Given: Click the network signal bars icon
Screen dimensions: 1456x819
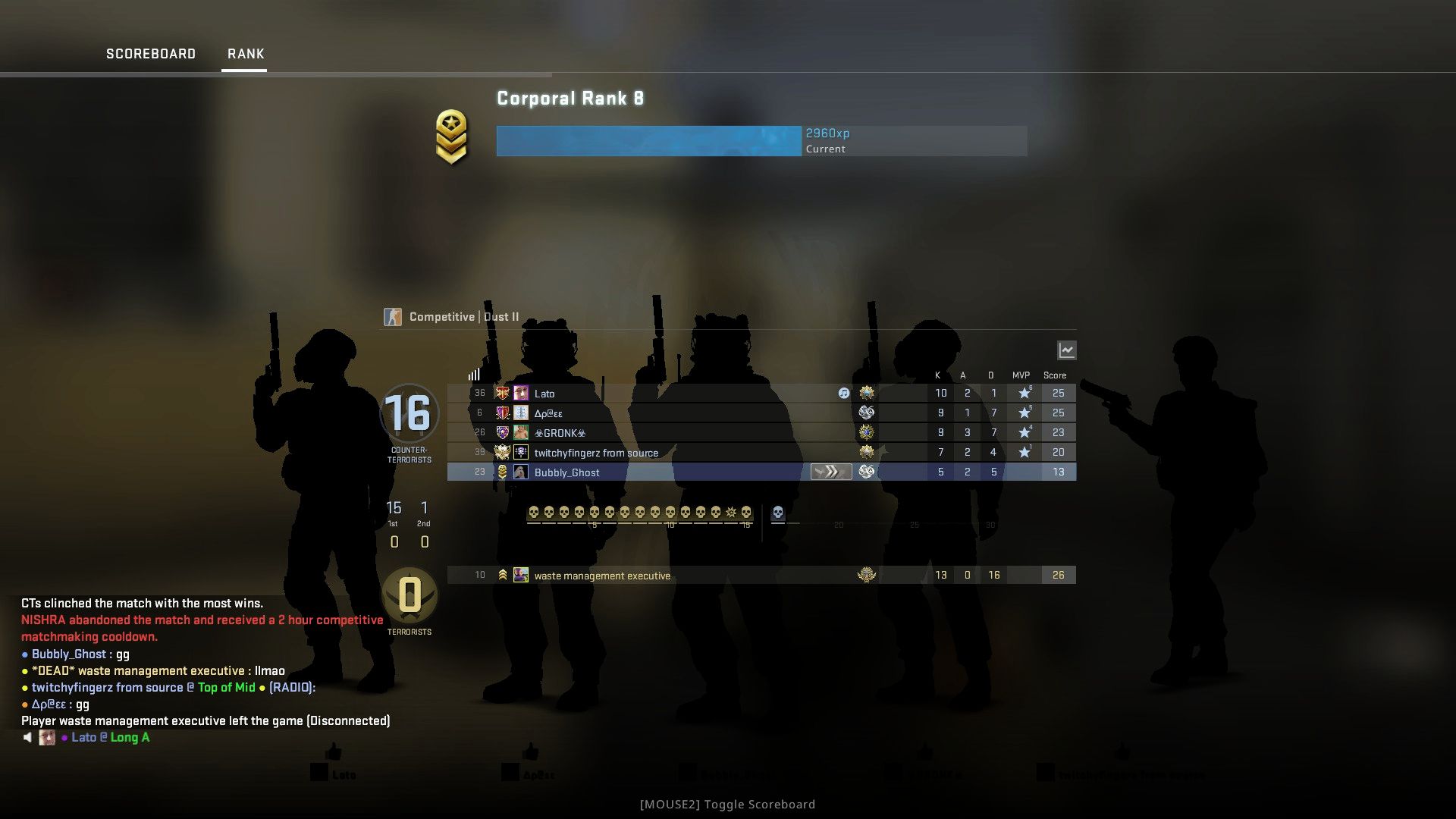Looking at the screenshot, I should (x=473, y=374).
